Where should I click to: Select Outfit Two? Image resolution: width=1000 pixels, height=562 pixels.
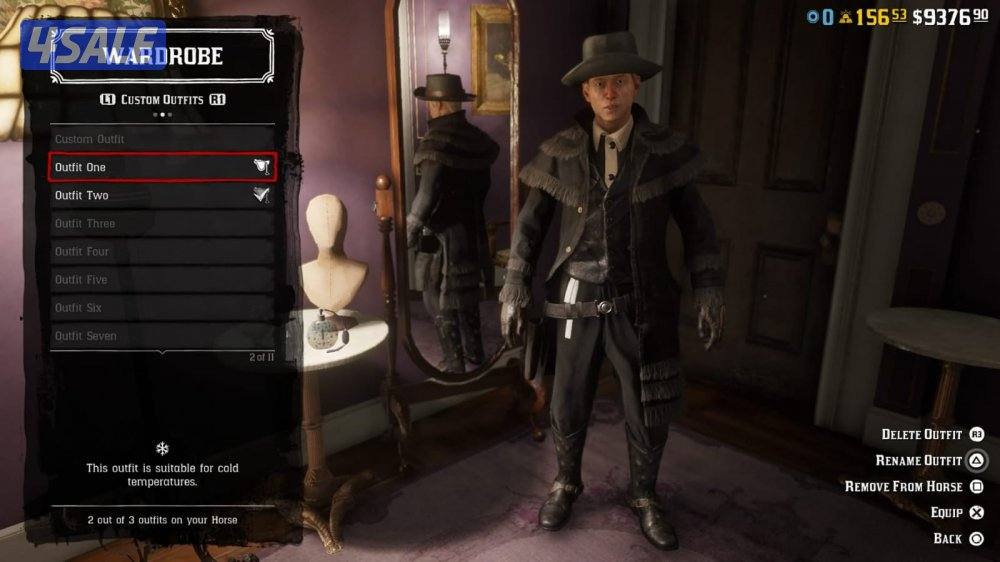click(x=162, y=195)
